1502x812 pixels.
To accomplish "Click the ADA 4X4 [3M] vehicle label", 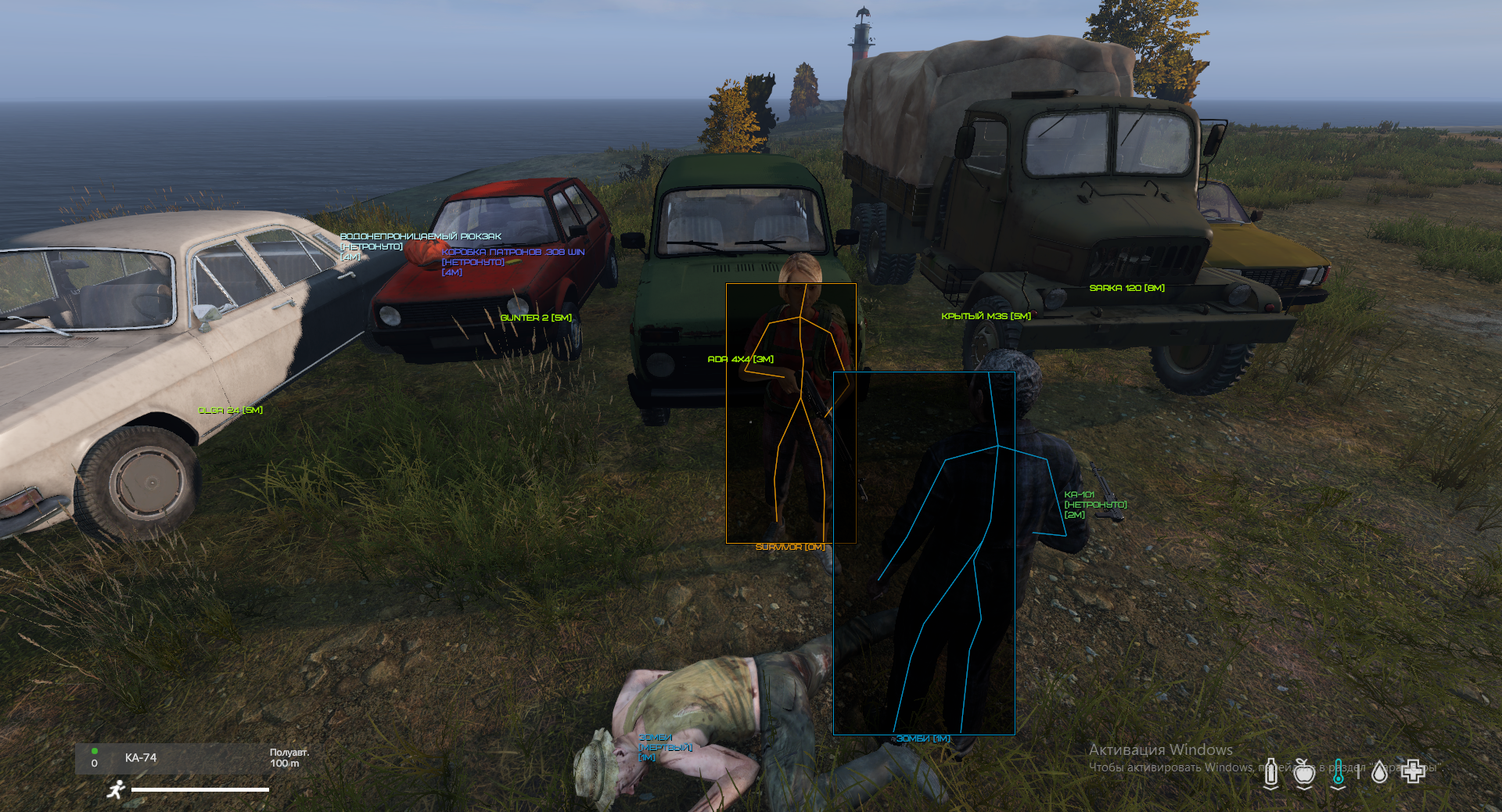I will pos(740,360).
